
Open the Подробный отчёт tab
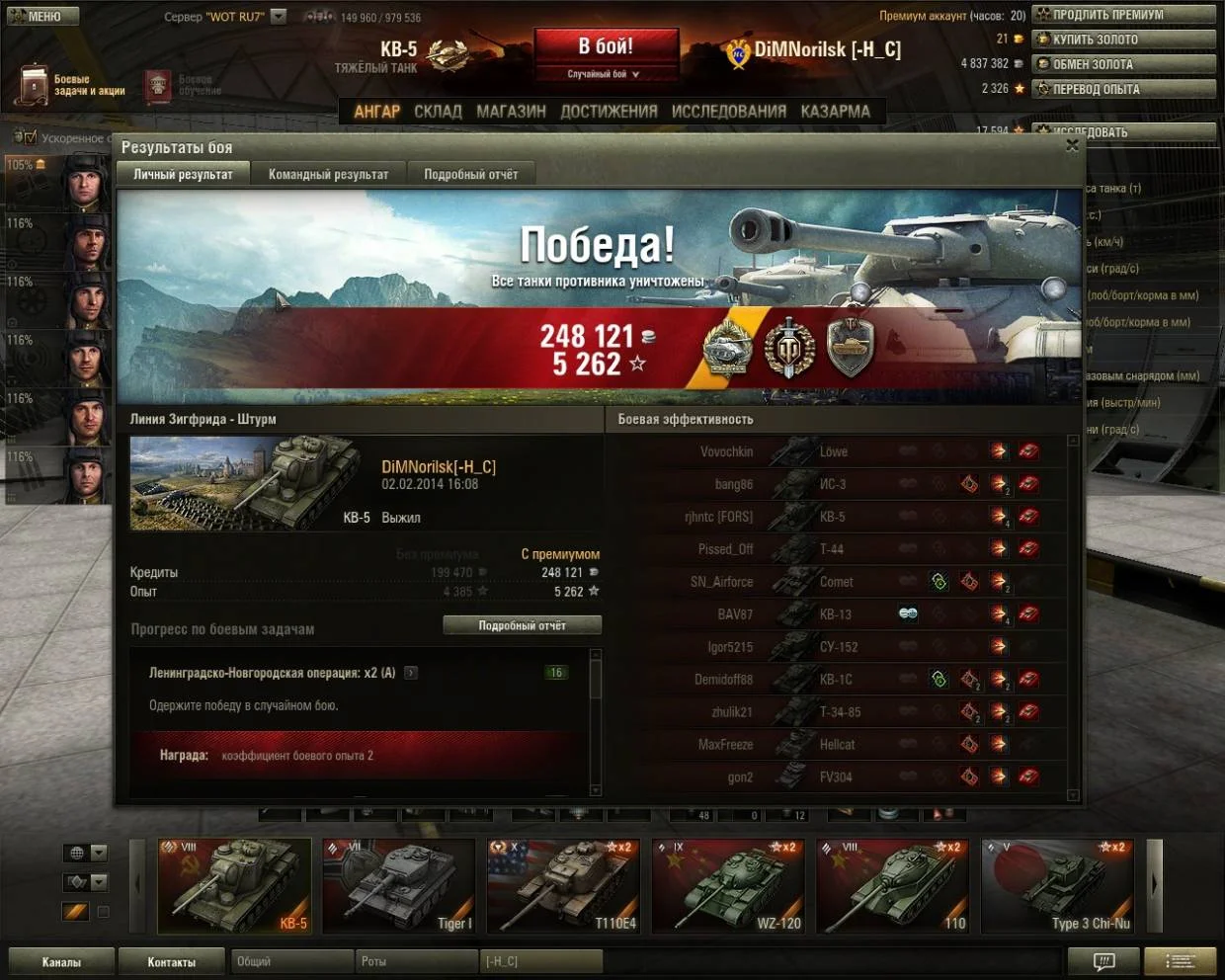(x=470, y=174)
